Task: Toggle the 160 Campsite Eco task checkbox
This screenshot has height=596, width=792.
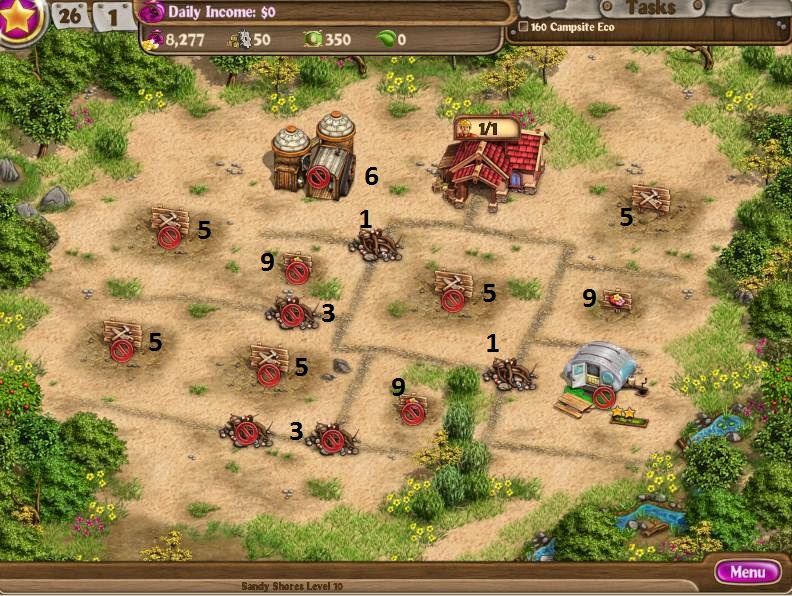Action: tap(523, 27)
